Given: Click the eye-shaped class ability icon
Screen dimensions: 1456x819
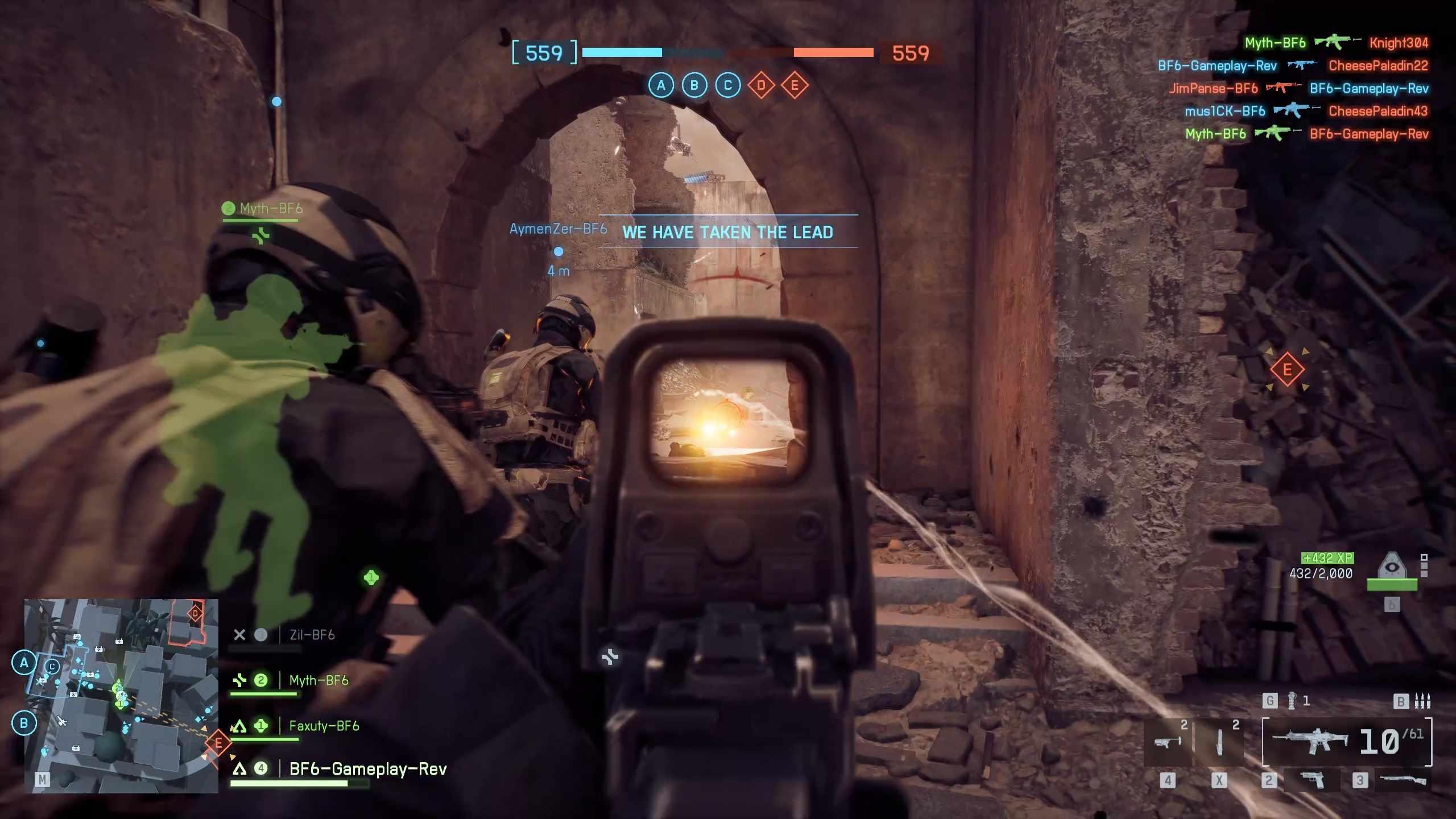Looking at the screenshot, I should (1391, 566).
